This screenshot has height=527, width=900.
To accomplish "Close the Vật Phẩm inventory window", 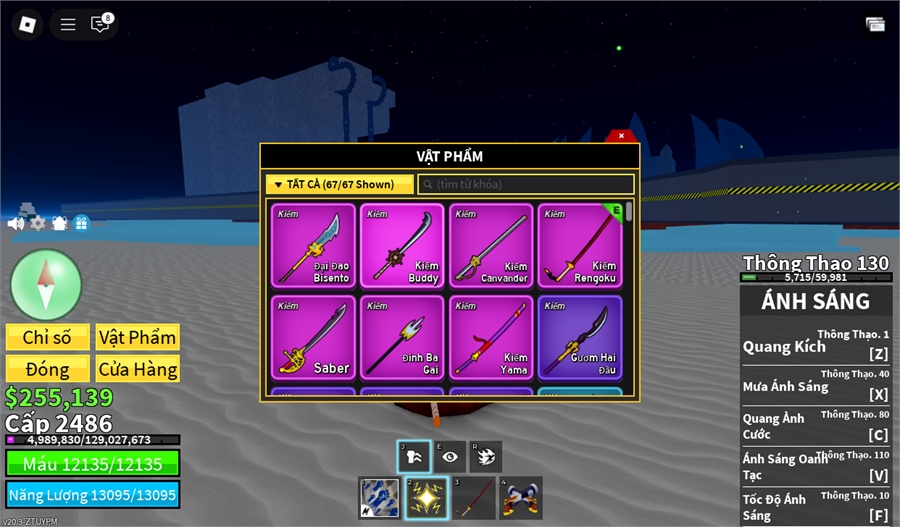I will 621,136.
